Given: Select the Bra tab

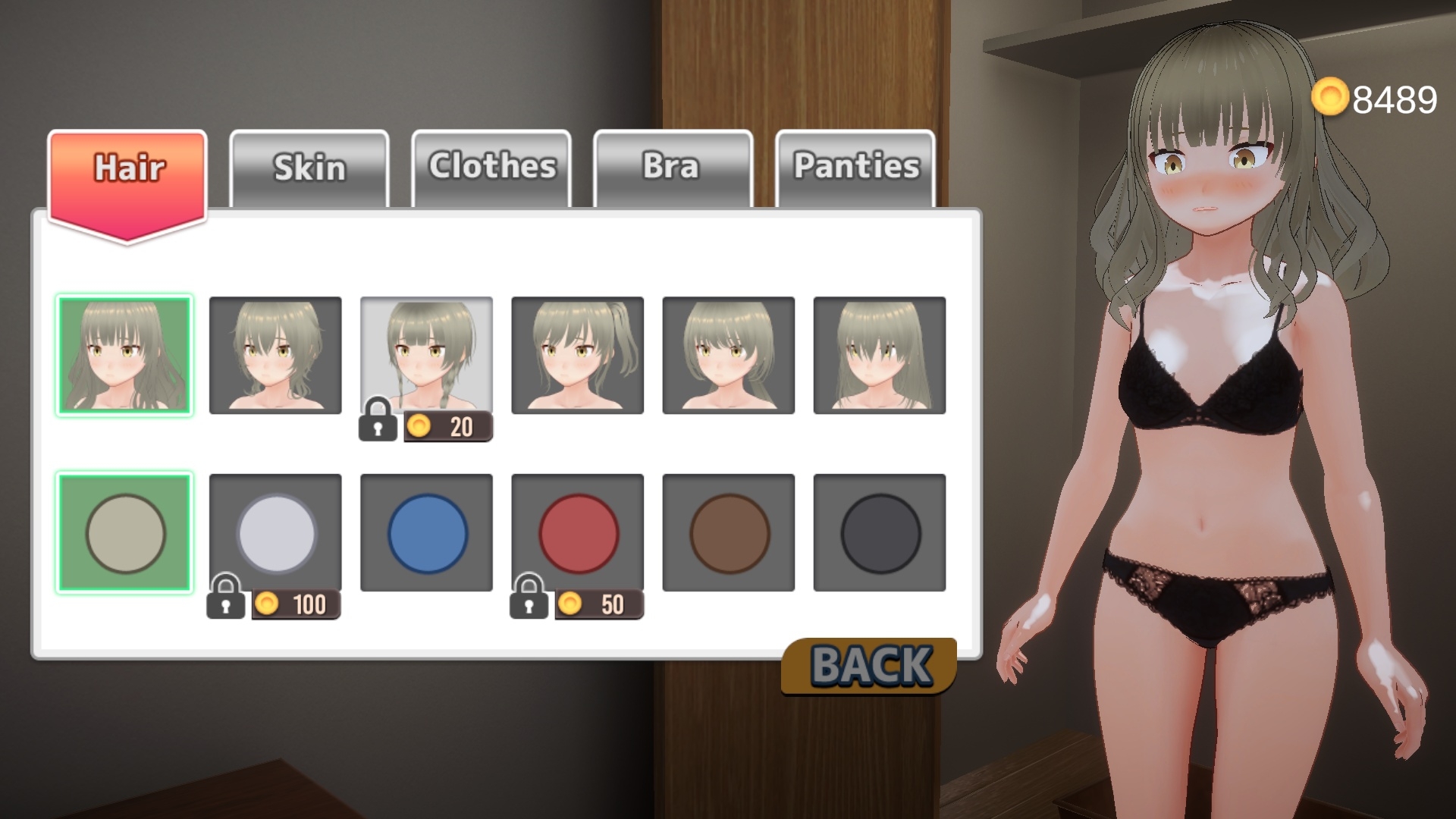Looking at the screenshot, I should click(x=673, y=168).
